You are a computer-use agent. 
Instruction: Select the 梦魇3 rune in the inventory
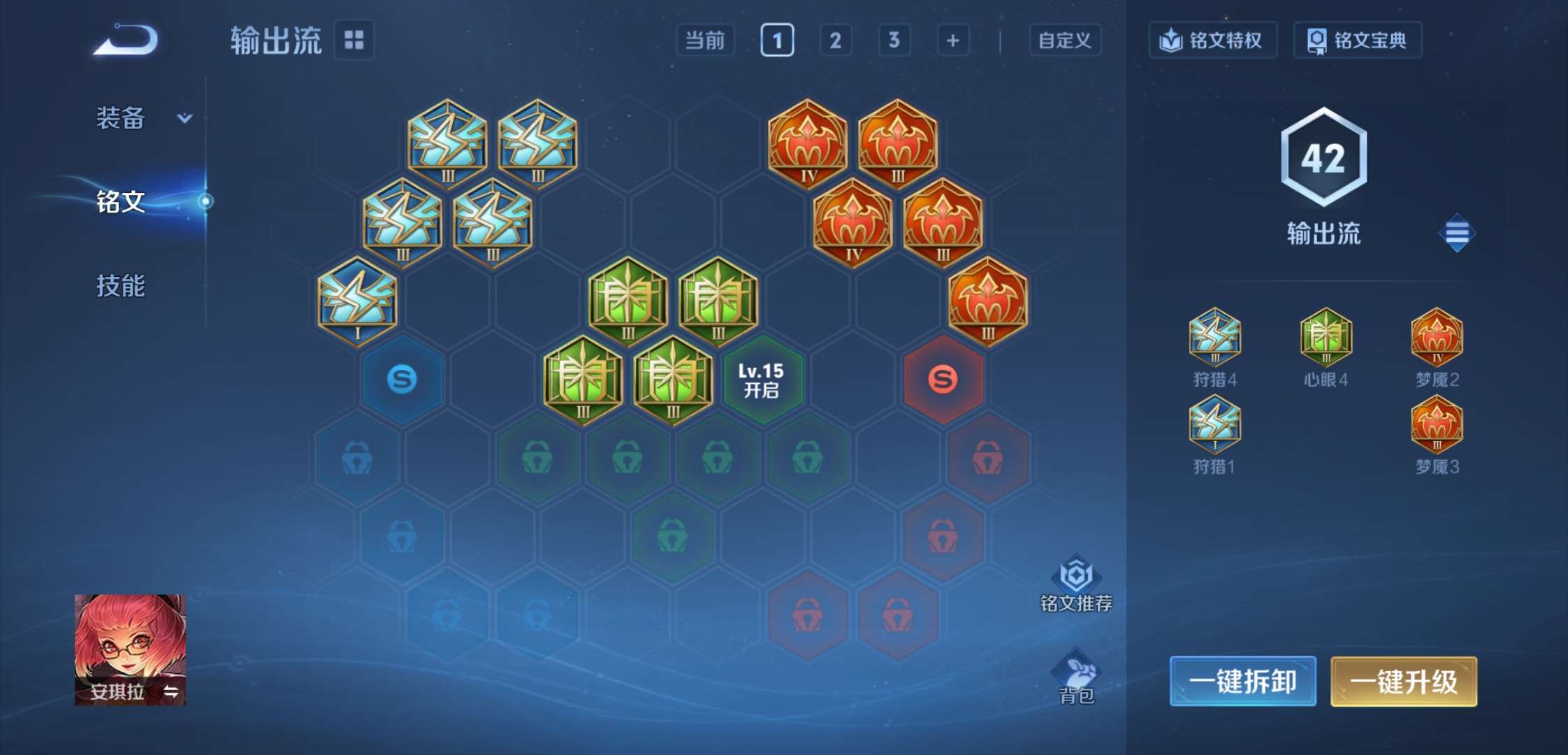tap(1437, 425)
